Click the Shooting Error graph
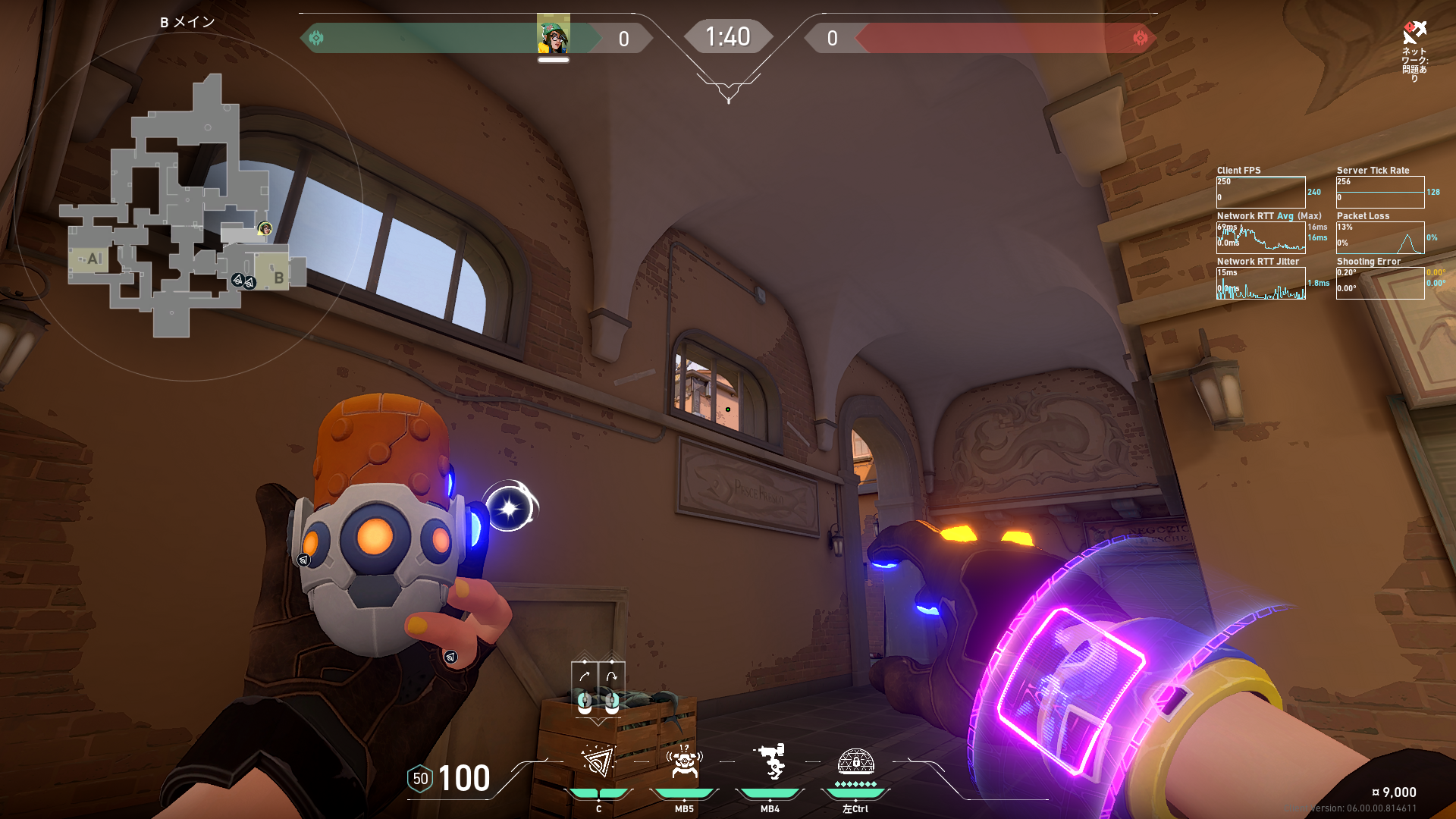1456x819 pixels. tap(1380, 283)
